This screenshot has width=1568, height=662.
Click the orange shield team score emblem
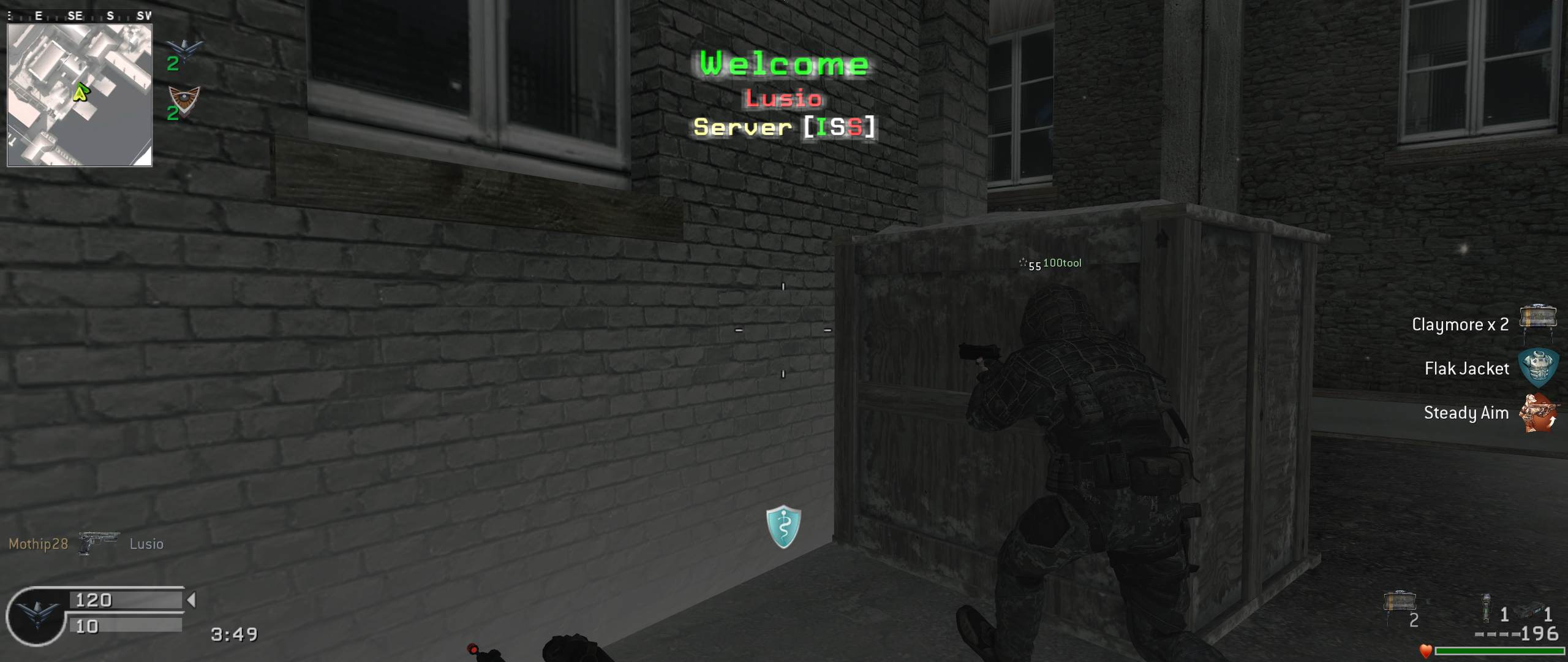[184, 99]
